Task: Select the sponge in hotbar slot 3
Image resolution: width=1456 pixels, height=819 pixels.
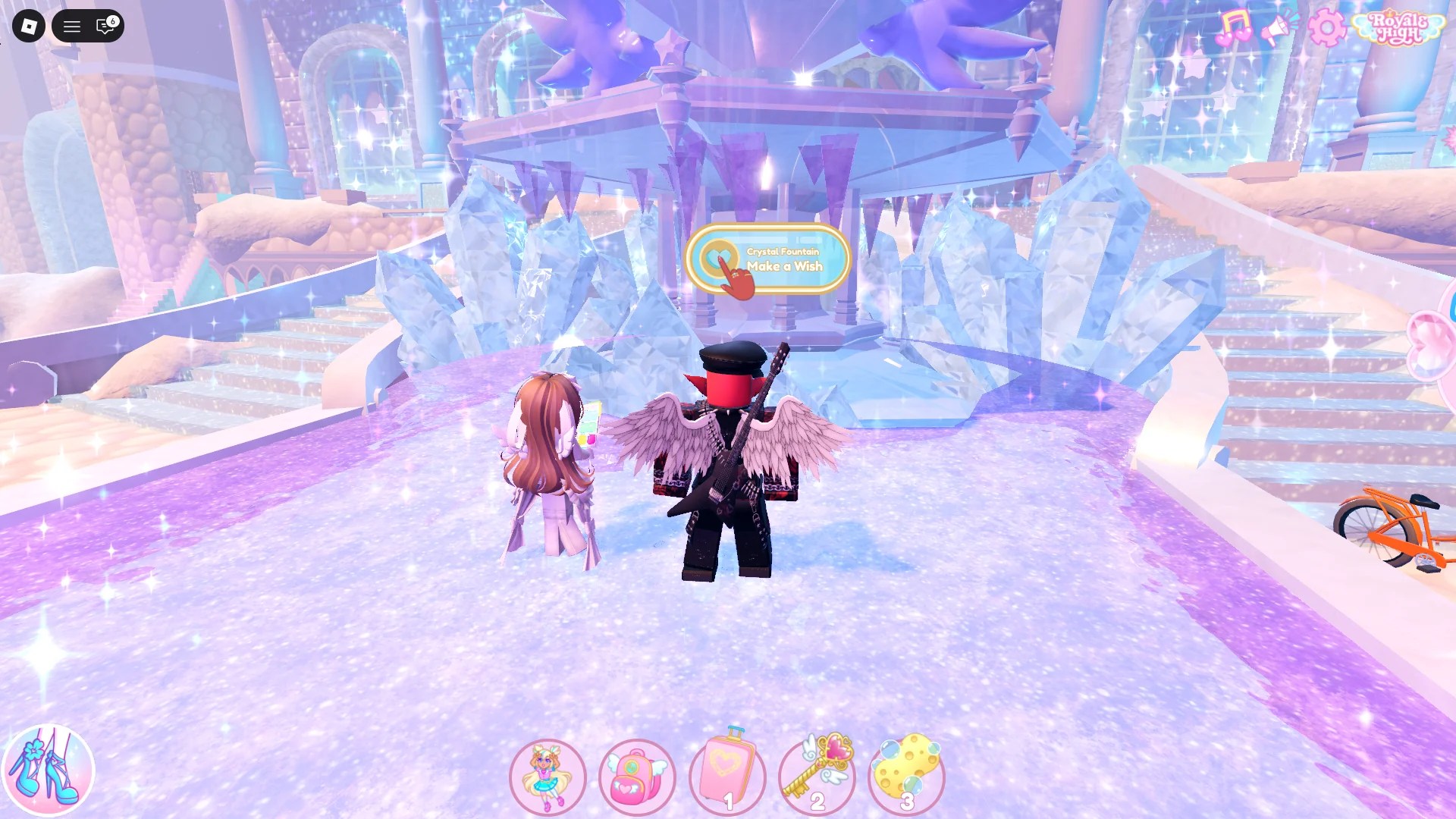Action: pos(908,770)
